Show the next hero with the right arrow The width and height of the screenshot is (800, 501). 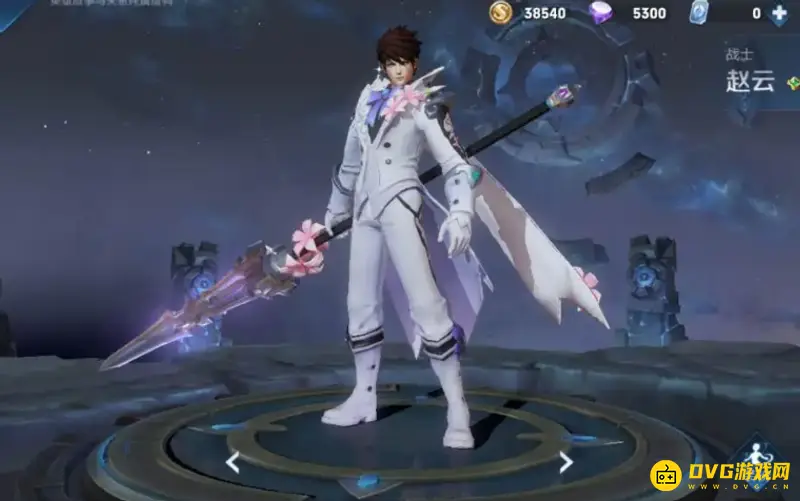(x=566, y=462)
